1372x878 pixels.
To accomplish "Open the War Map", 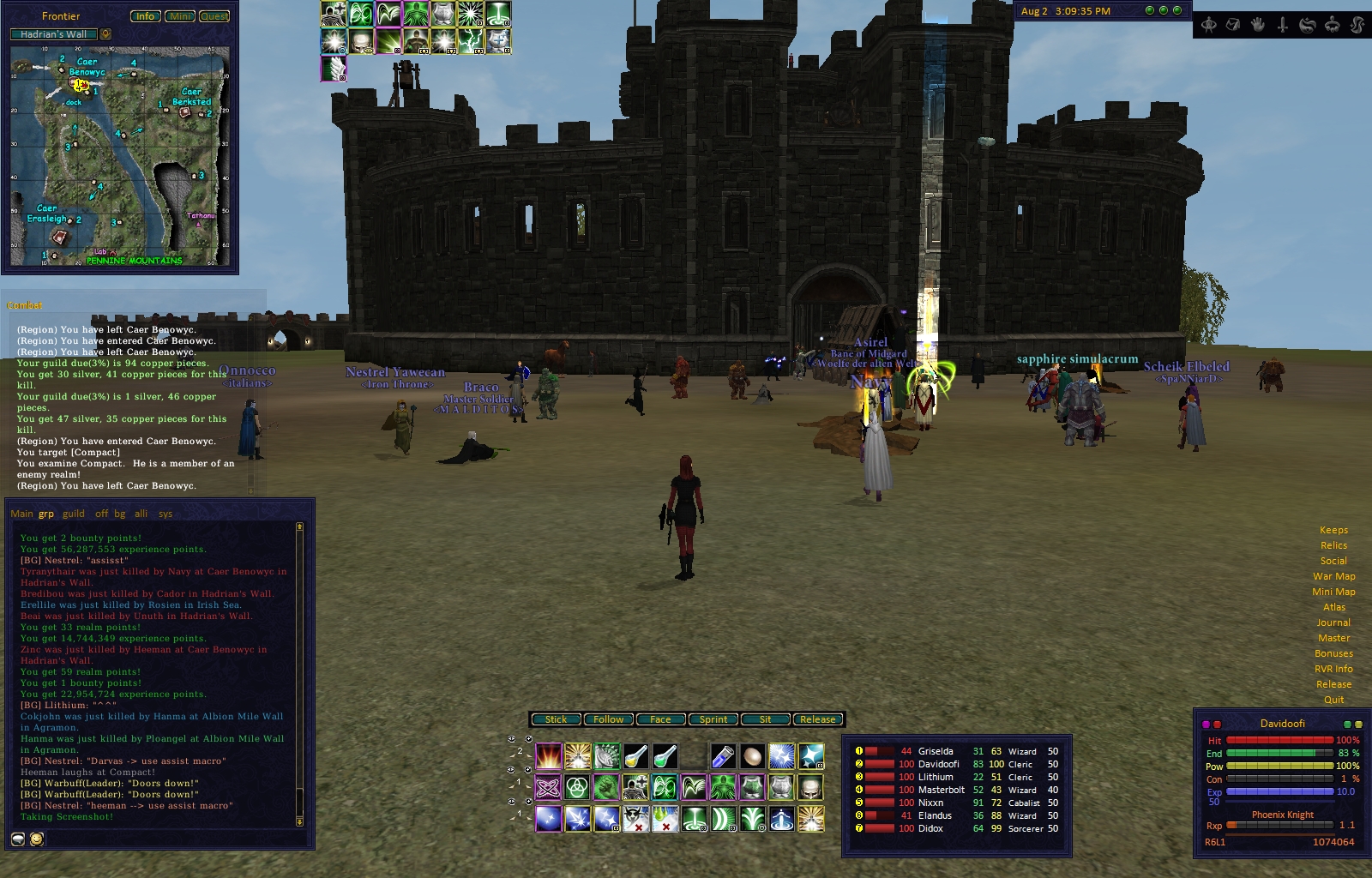I will tap(1333, 576).
